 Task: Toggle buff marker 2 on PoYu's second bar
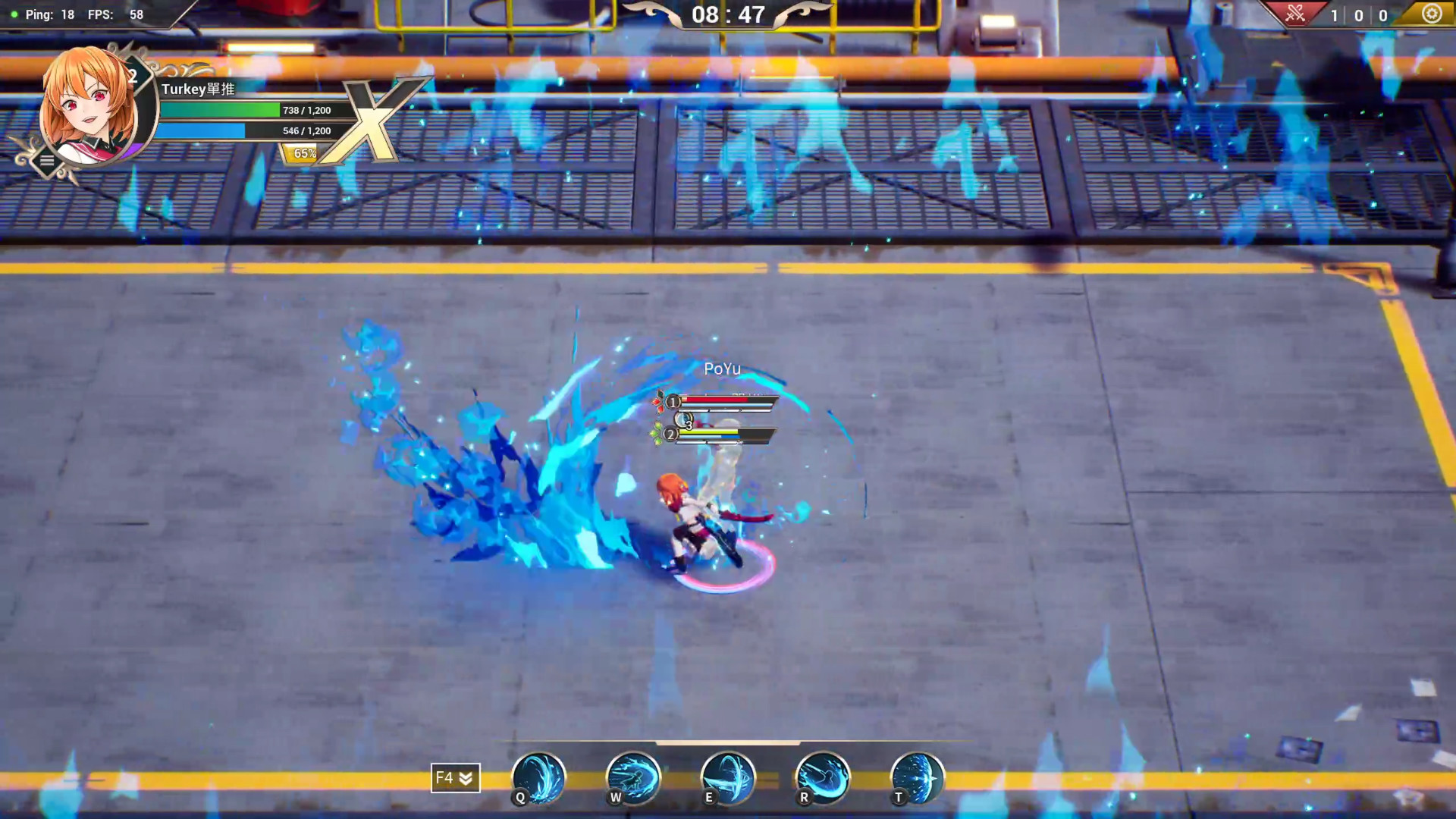(671, 435)
